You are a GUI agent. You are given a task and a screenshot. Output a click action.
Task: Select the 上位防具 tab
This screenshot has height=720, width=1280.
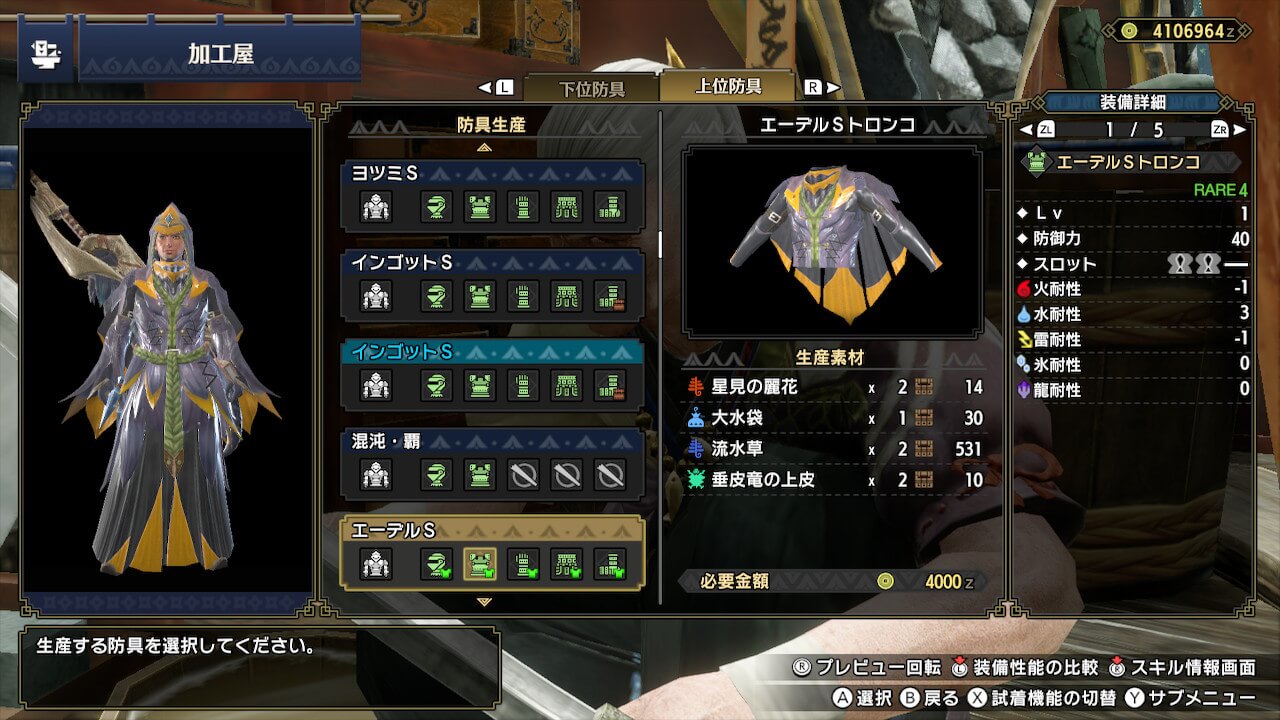[728, 86]
